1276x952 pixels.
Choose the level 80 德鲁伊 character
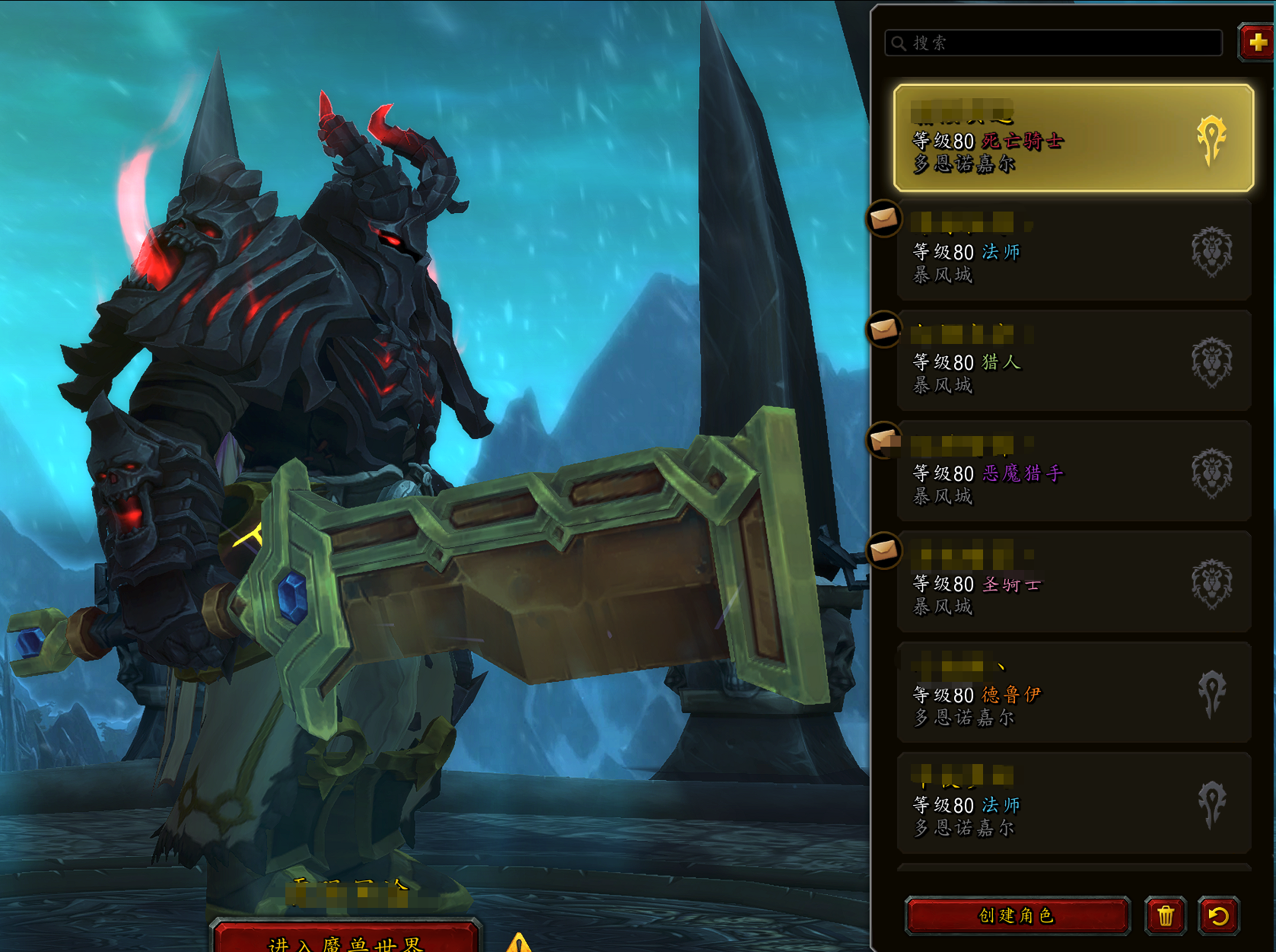[1073, 693]
